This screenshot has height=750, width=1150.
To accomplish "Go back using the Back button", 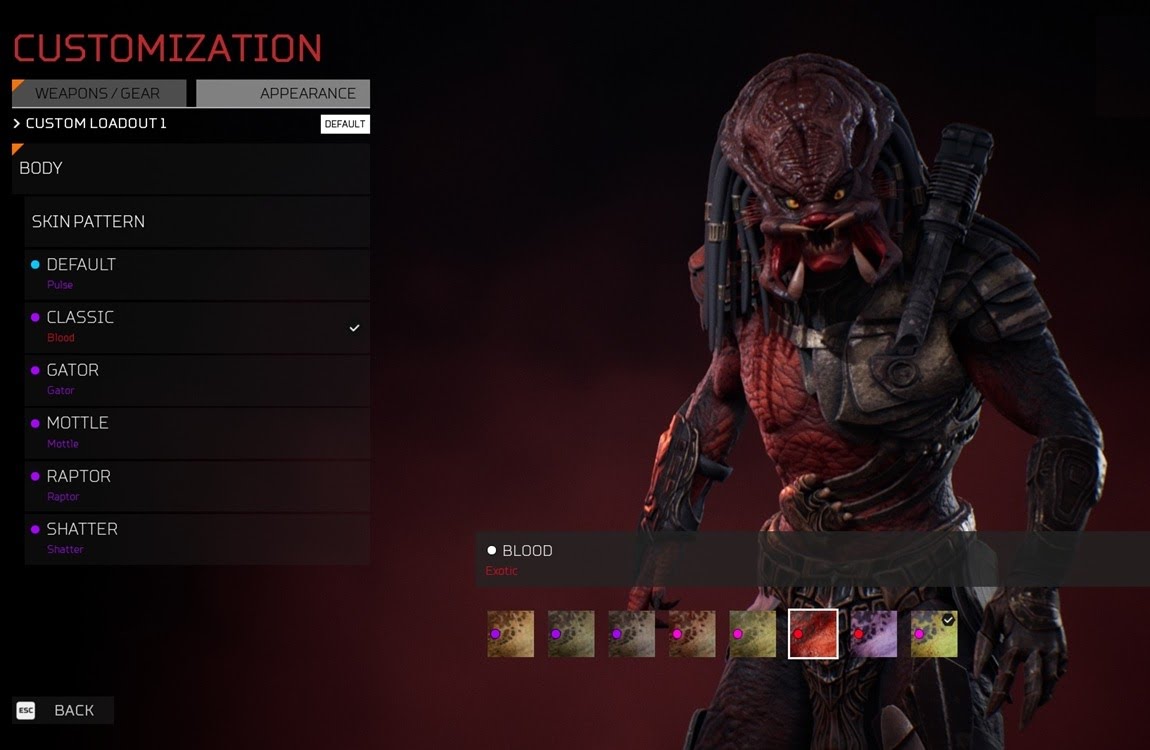I will click(63, 710).
